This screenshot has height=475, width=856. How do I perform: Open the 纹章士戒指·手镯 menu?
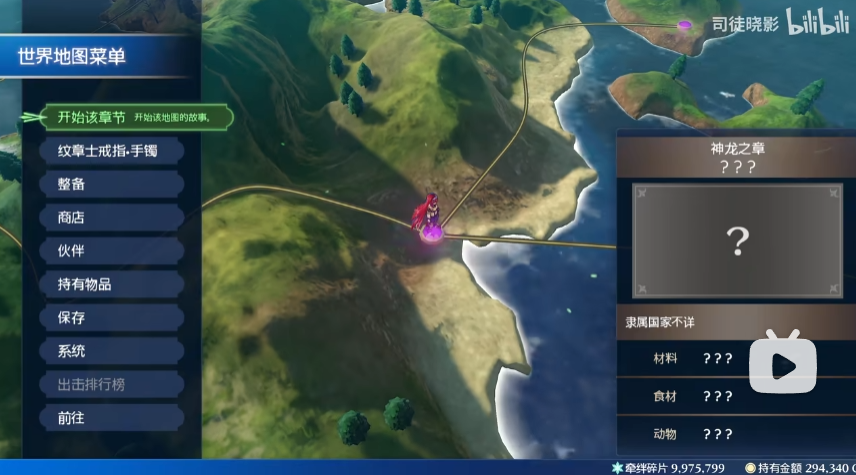pyautogui.click(x=108, y=151)
